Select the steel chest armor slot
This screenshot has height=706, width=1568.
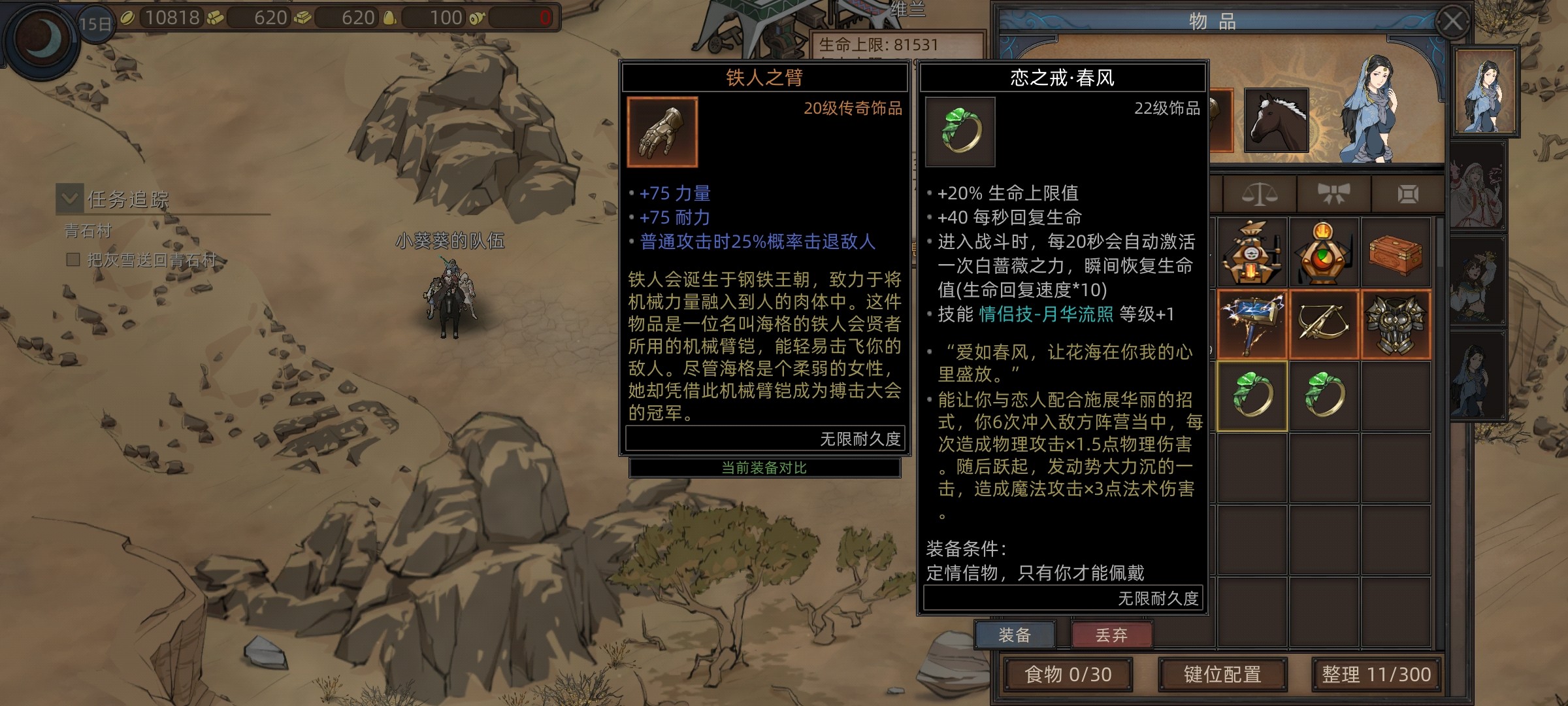click(1396, 325)
